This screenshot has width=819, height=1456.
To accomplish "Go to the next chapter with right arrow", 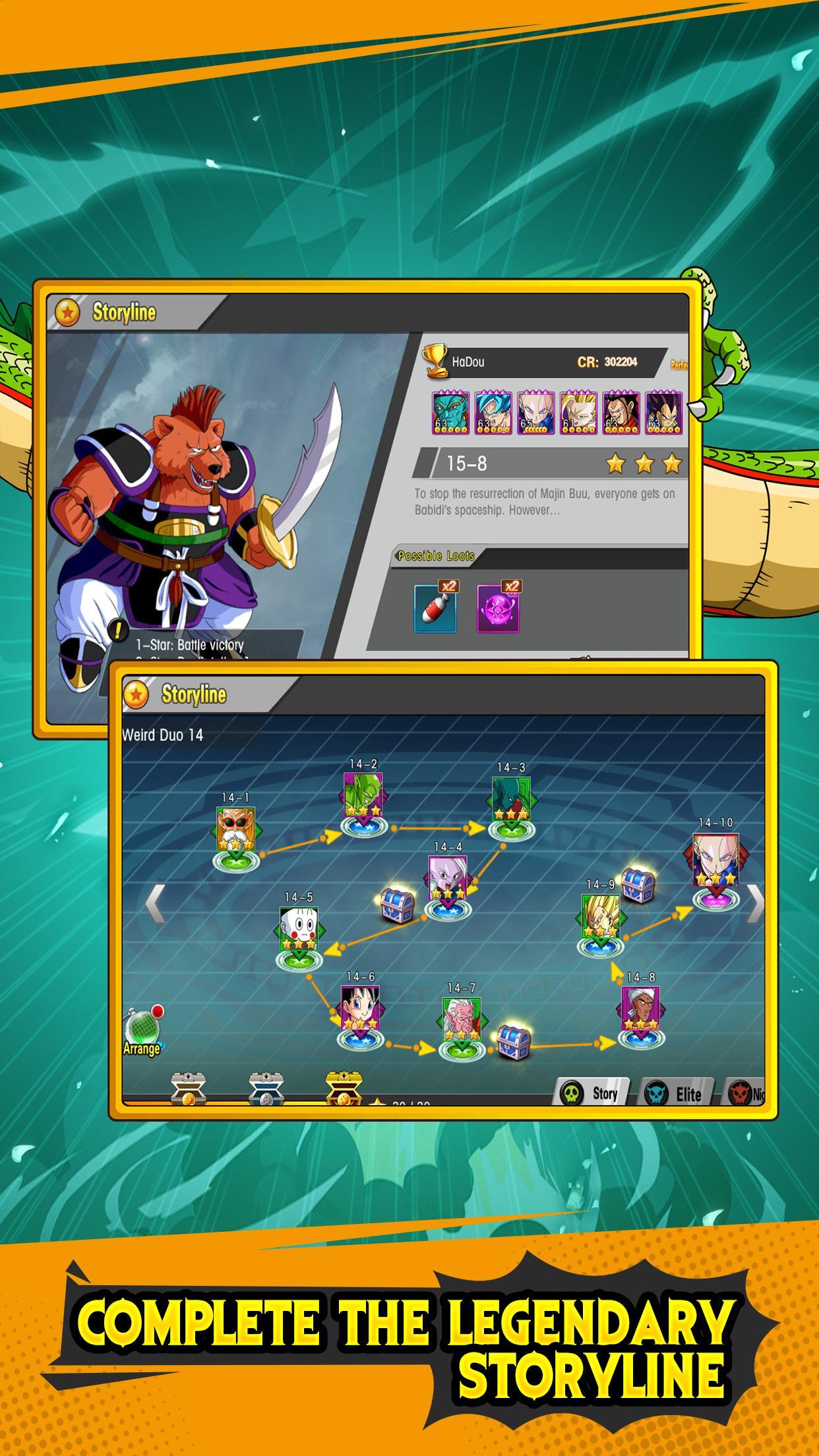I will click(x=756, y=903).
